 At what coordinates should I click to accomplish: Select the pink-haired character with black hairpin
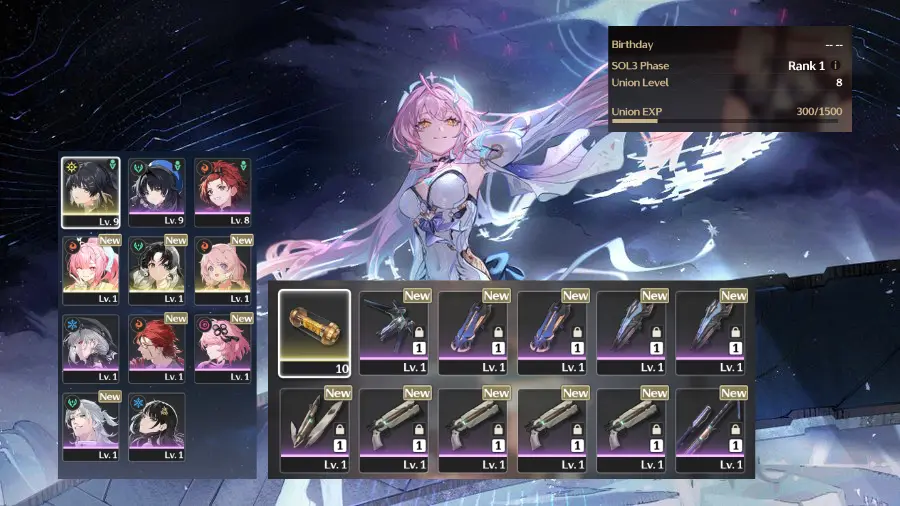pos(222,347)
